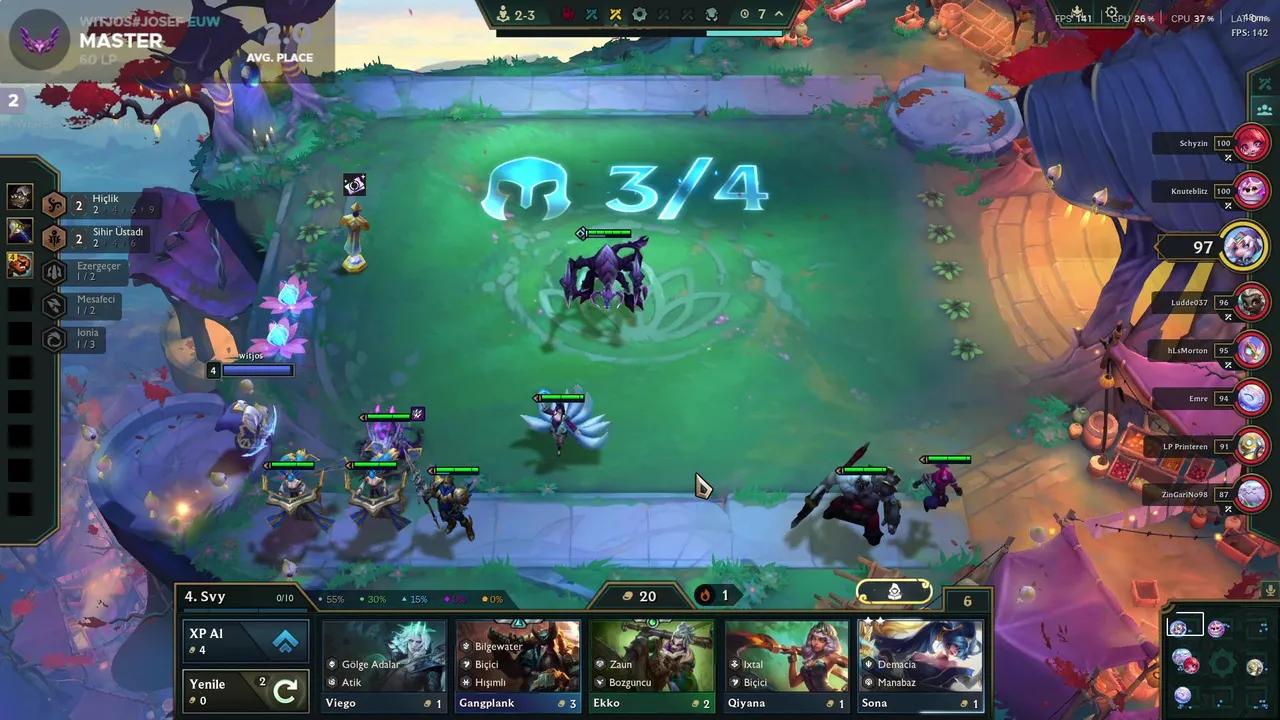Screen dimensions: 1280x720
Task: Click the minion creature icon at end of round tracker
Action: (x=713, y=14)
